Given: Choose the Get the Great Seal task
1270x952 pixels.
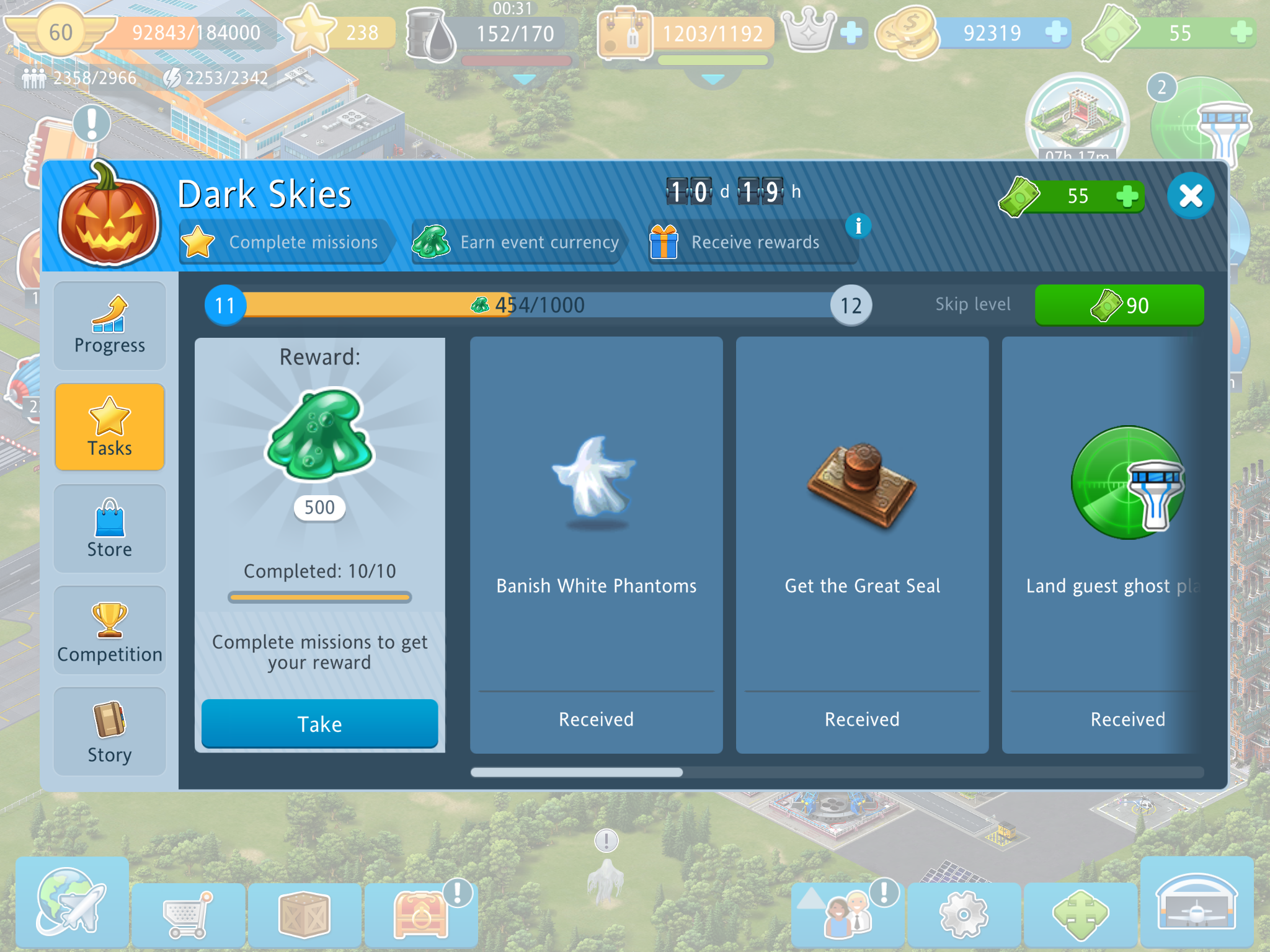Looking at the screenshot, I should [x=862, y=545].
